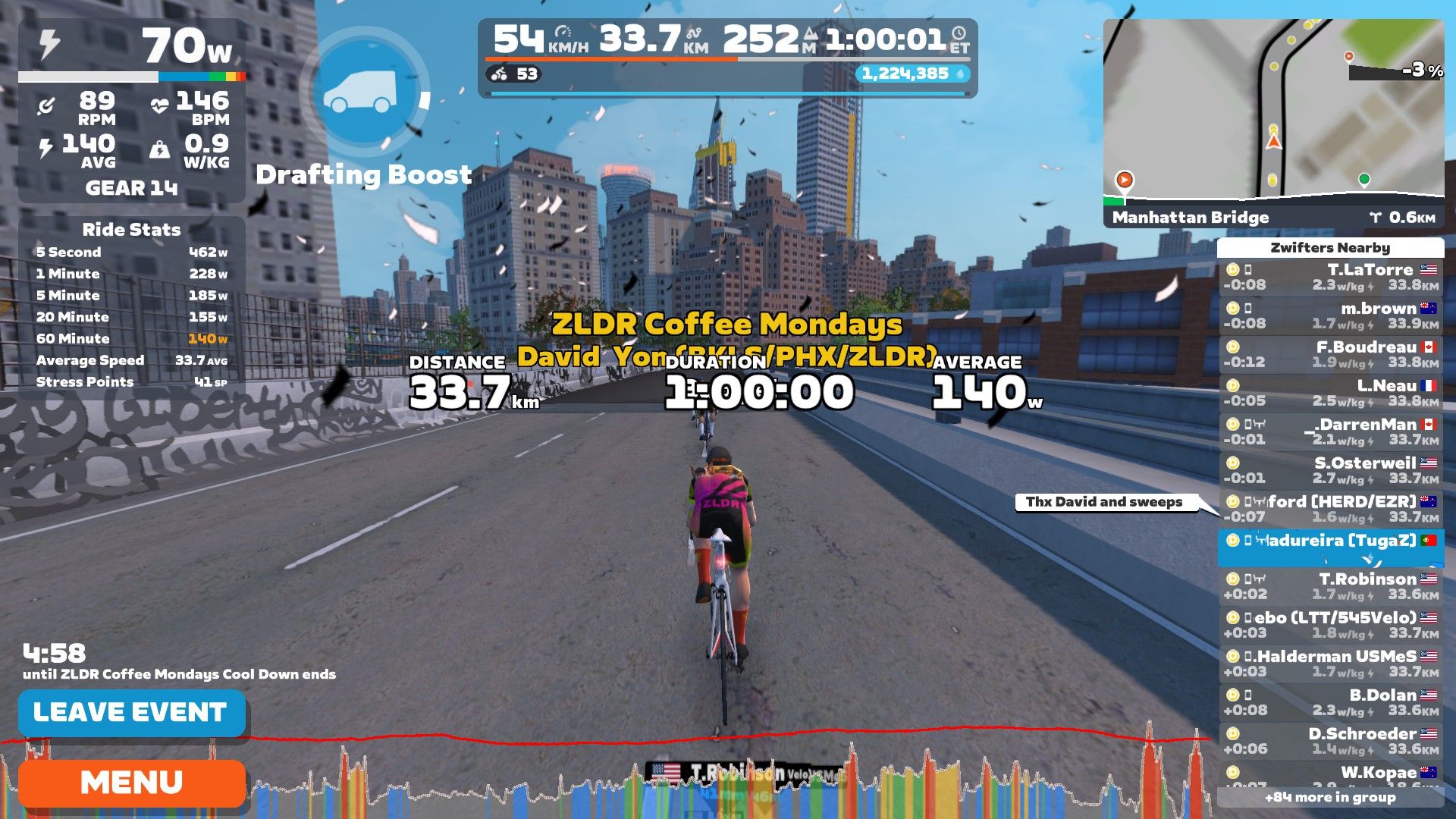Select S.Osterweil rider row

(x=1331, y=471)
